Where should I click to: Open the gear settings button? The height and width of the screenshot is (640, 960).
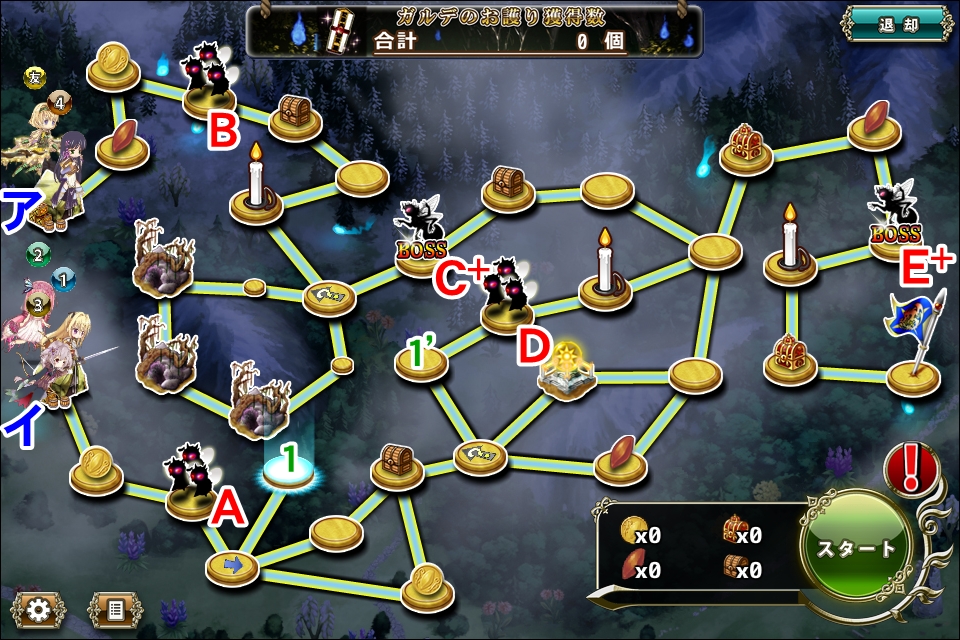pyautogui.click(x=39, y=608)
